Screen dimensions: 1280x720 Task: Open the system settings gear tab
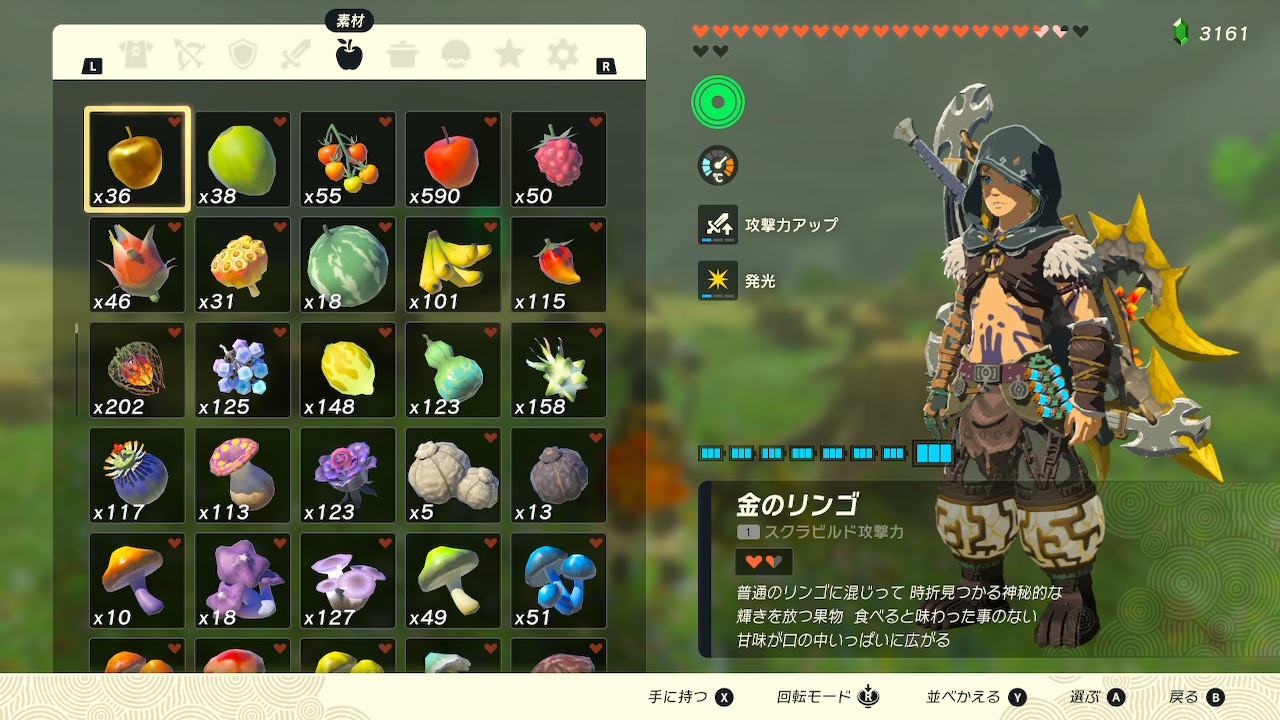pyautogui.click(x=563, y=54)
